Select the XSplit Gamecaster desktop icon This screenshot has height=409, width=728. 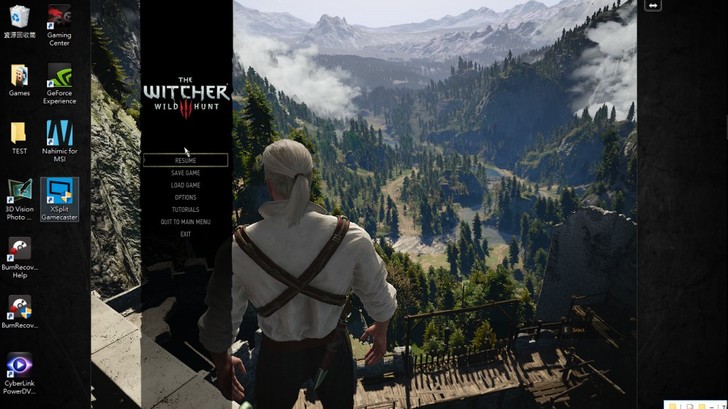pyautogui.click(x=58, y=198)
